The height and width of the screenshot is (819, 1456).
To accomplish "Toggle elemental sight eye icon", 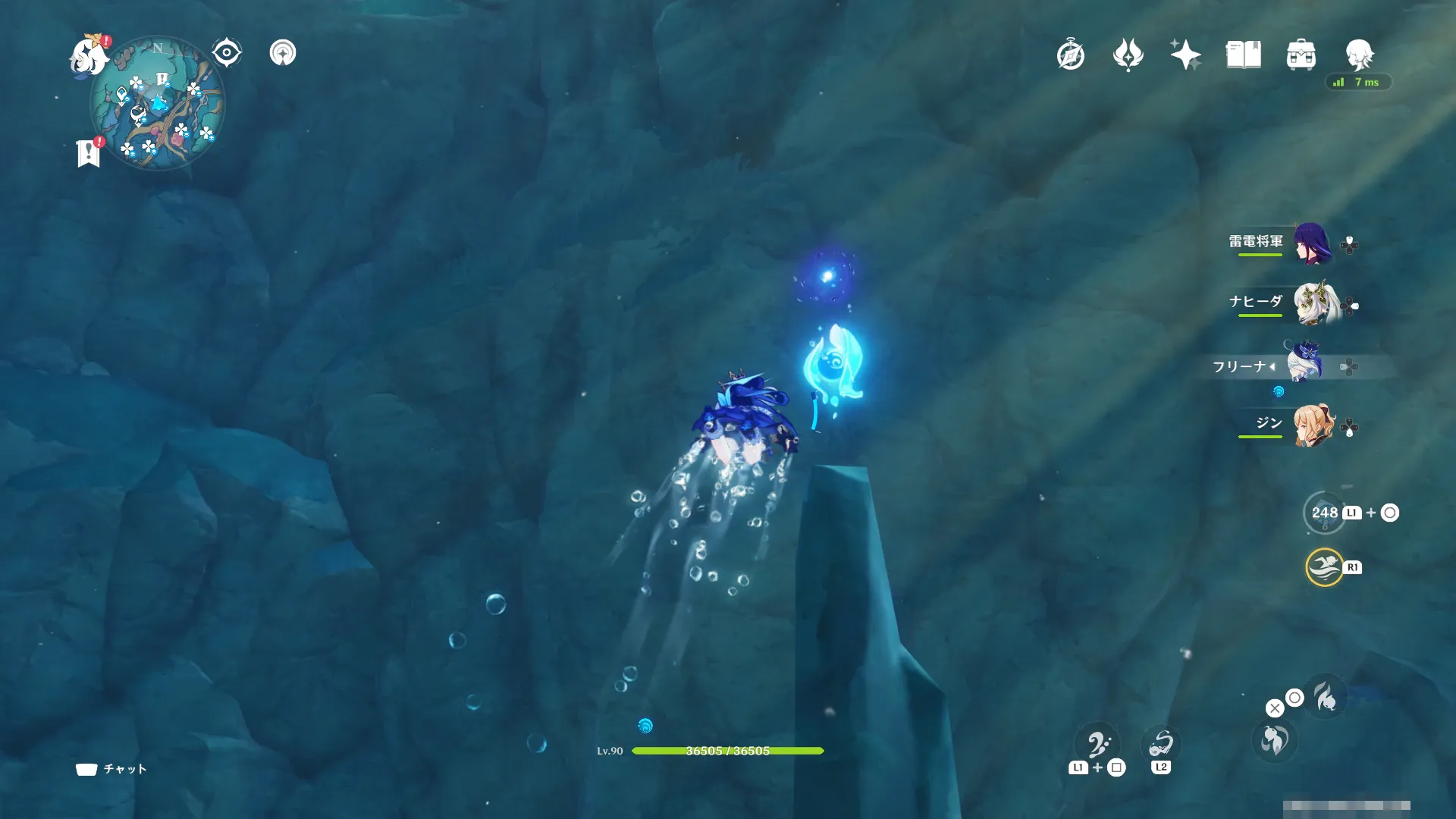I will click(227, 53).
